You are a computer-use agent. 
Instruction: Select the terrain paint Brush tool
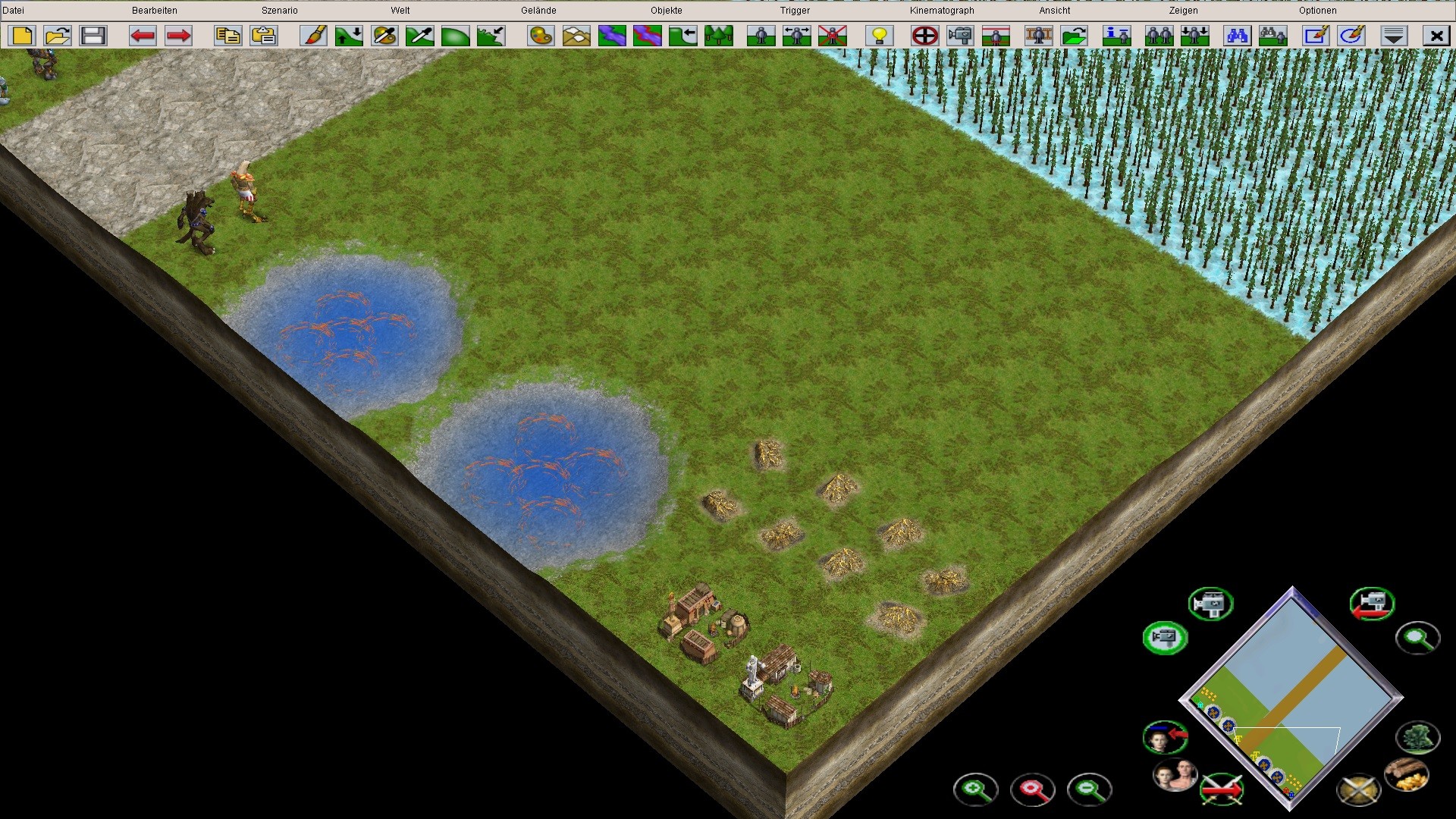pos(313,35)
